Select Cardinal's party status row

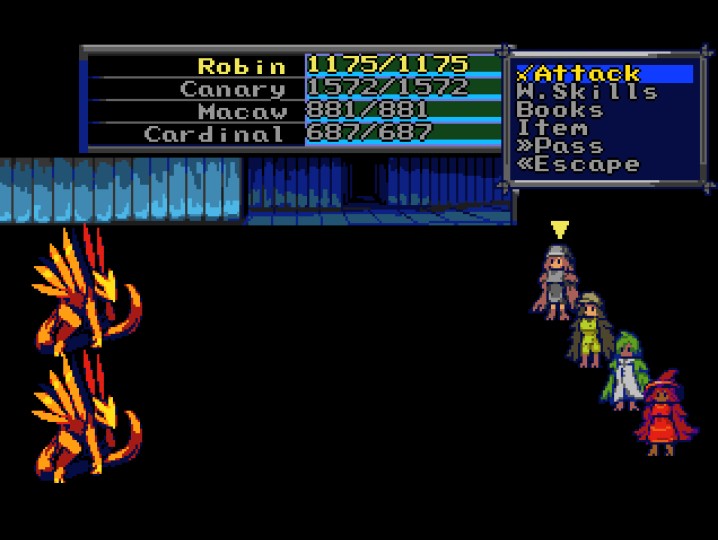(x=292, y=134)
